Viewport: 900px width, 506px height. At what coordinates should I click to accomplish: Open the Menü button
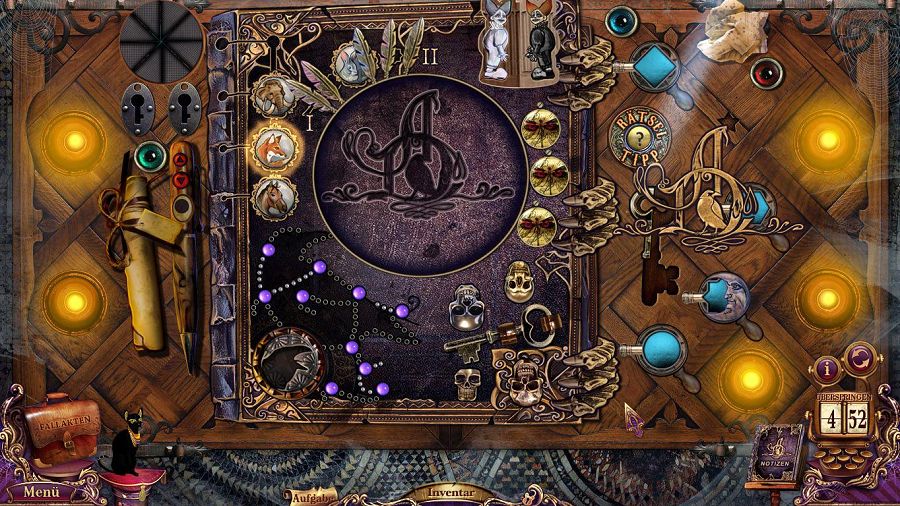(42, 491)
